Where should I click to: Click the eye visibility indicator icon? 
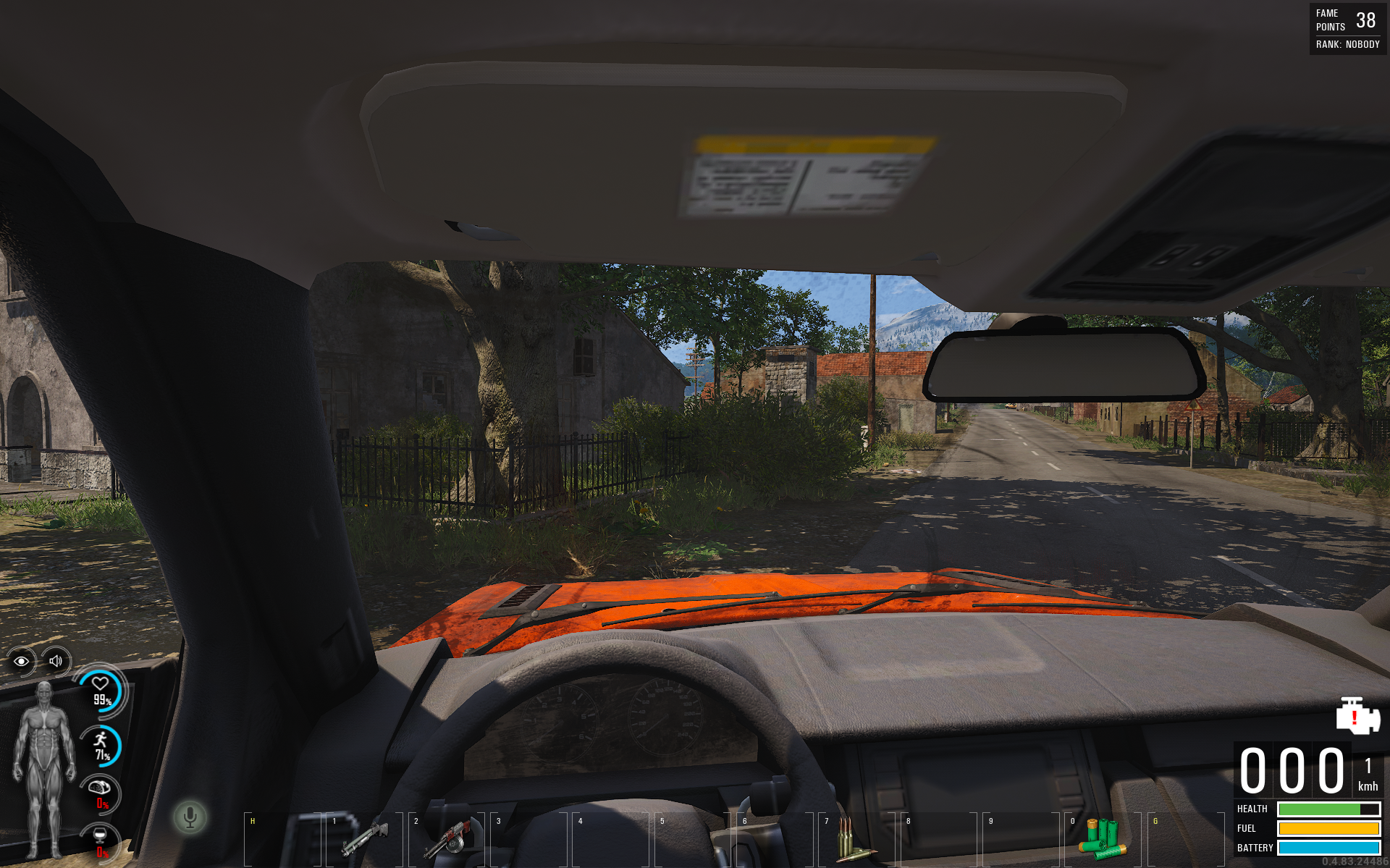(x=21, y=661)
